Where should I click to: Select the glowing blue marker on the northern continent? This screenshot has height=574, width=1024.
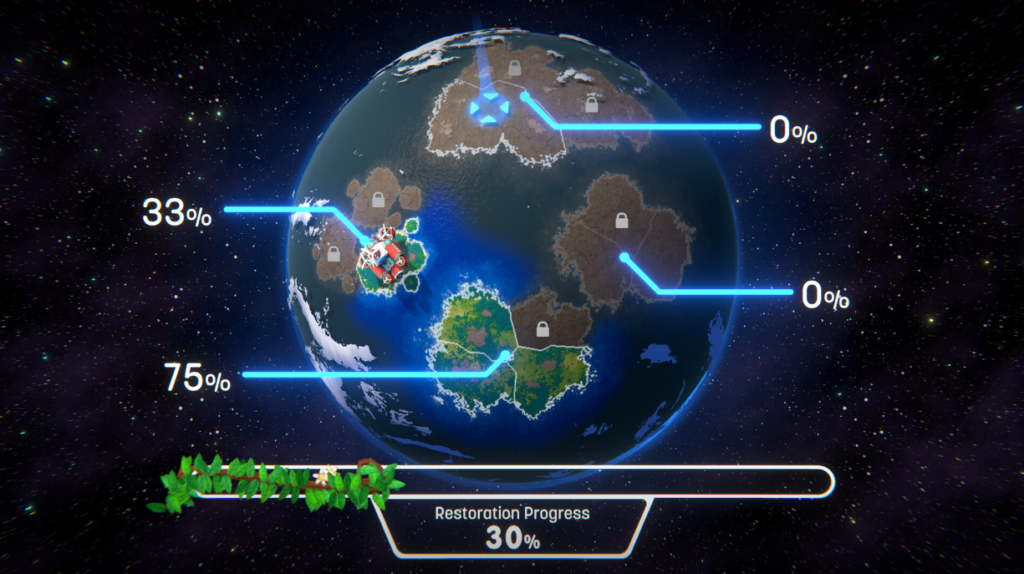(x=489, y=108)
